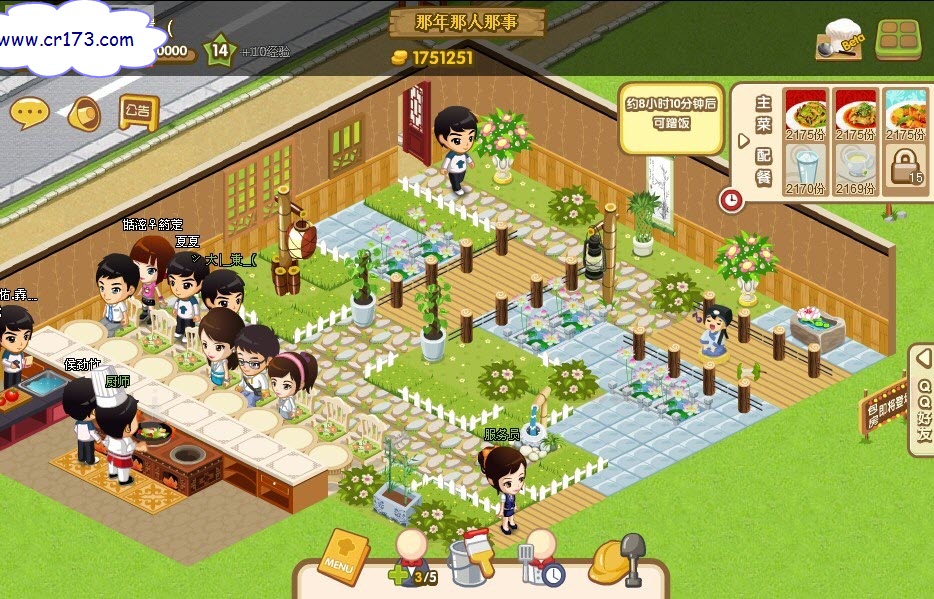This screenshot has height=599, width=934.
Task: Click the green four-tile grid button
Action: [x=898, y=40]
